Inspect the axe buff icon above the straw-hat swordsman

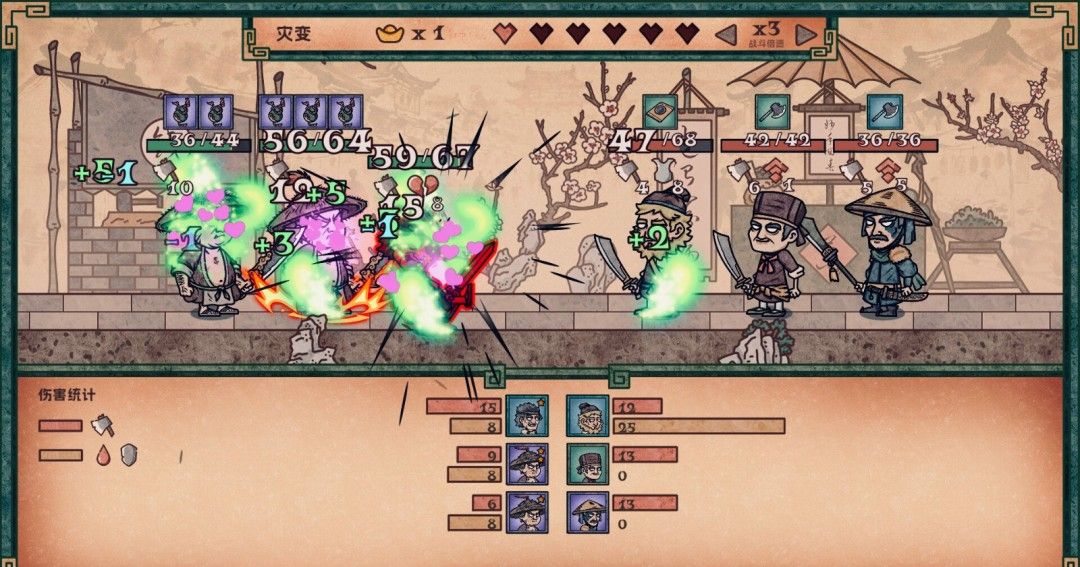885,112
